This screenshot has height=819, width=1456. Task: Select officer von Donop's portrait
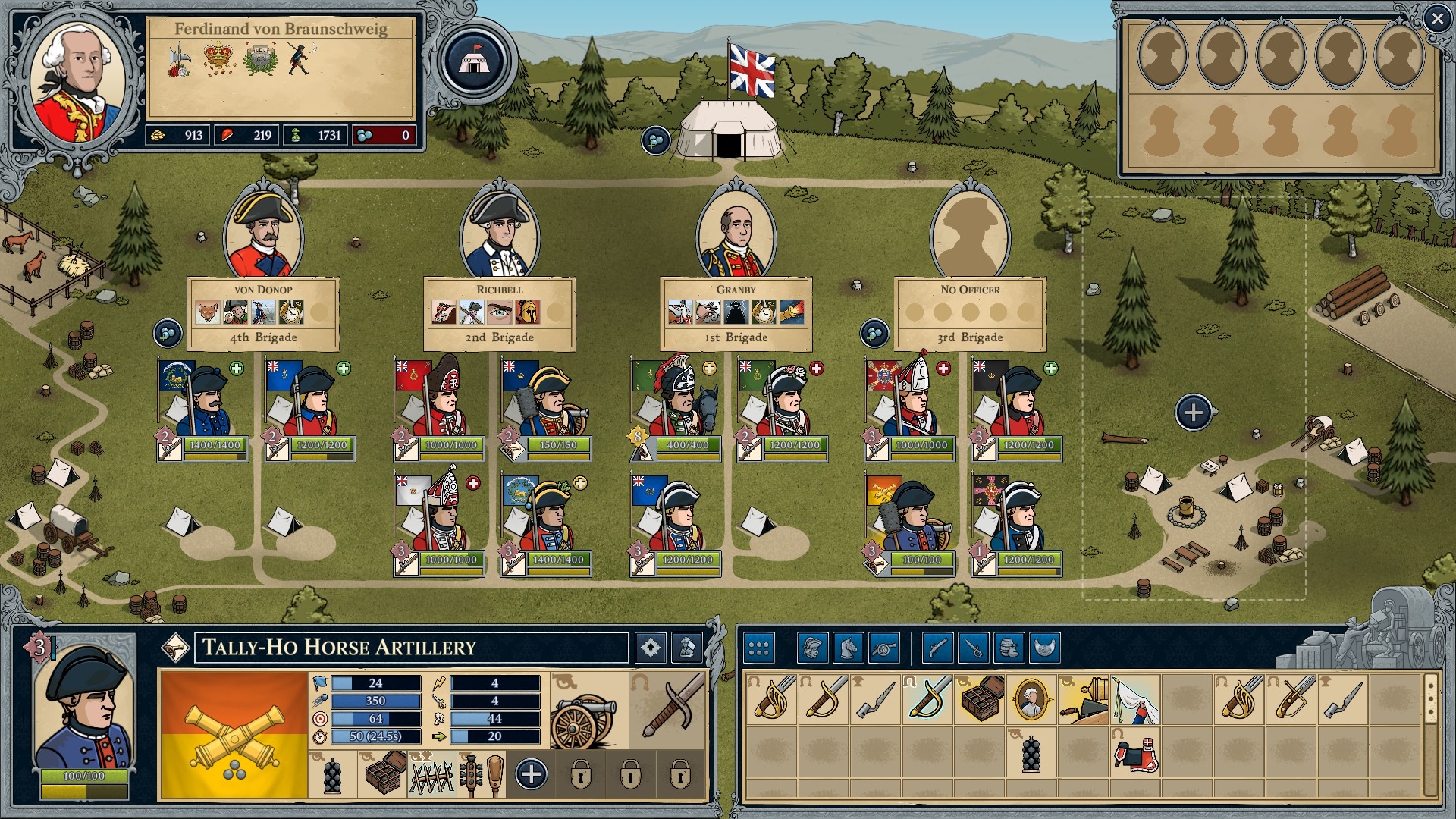tap(263, 234)
